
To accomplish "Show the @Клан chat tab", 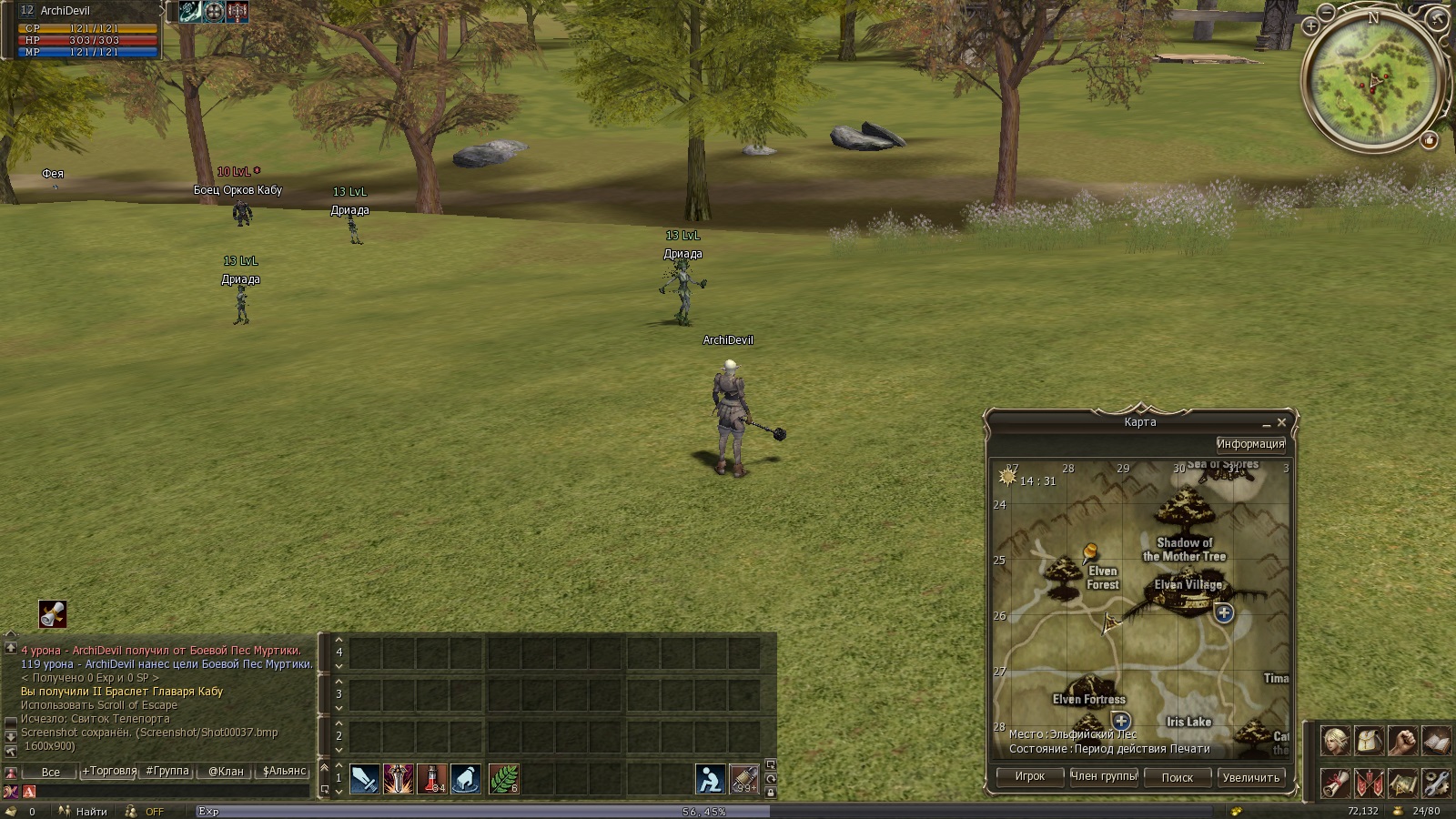I will pos(226,771).
